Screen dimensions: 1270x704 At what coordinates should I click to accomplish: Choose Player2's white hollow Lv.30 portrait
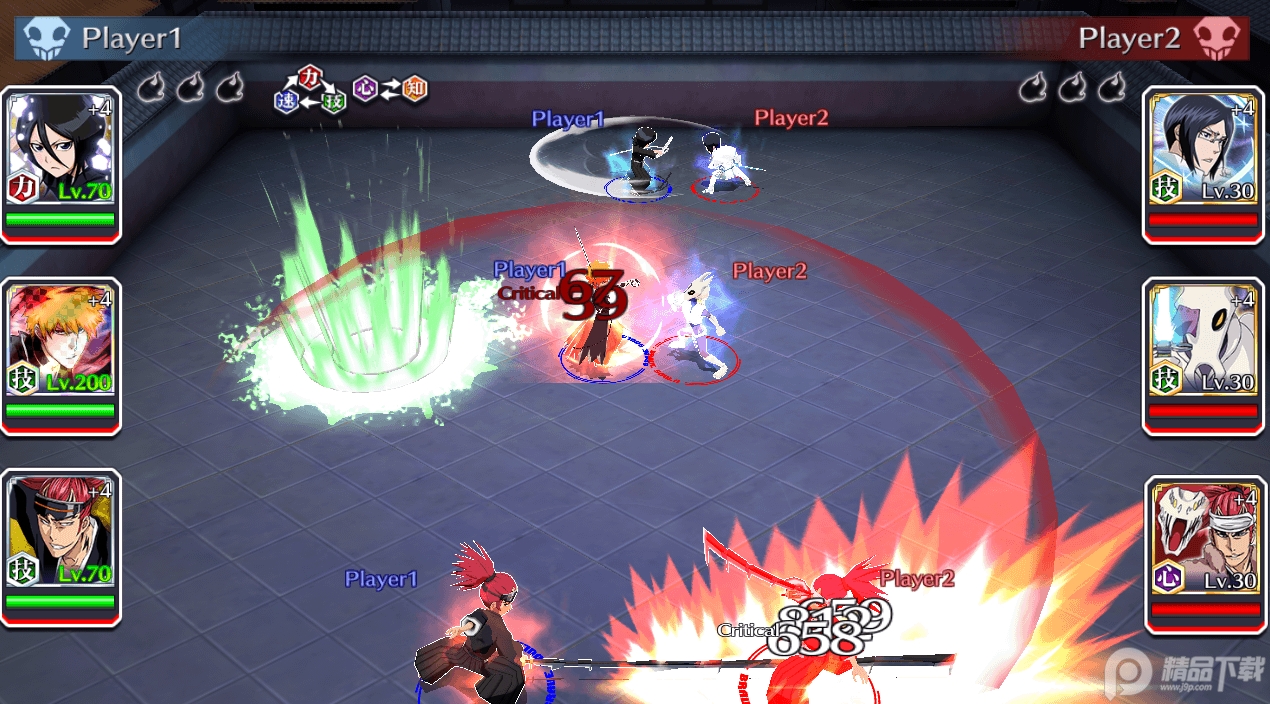click(x=1203, y=342)
